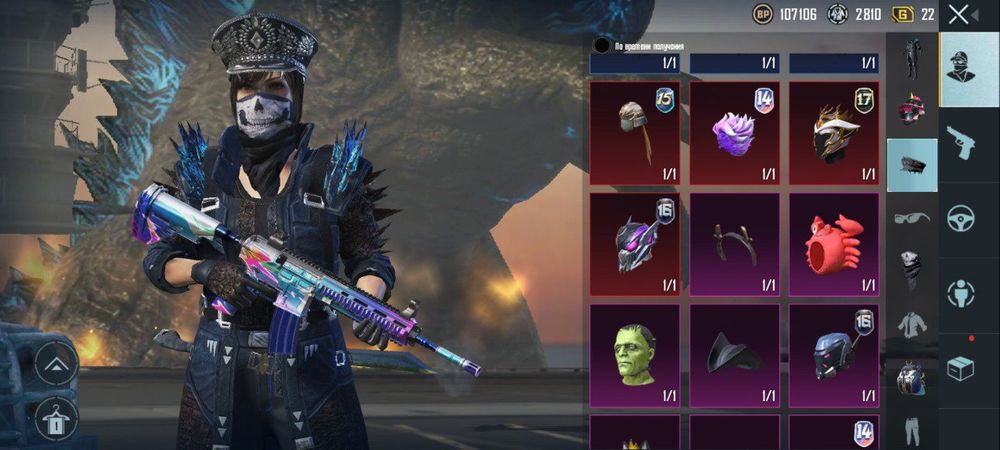Select the level 17 gold-horned helmet
This screenshot has height=450, width=1000.
pos(834,134)
